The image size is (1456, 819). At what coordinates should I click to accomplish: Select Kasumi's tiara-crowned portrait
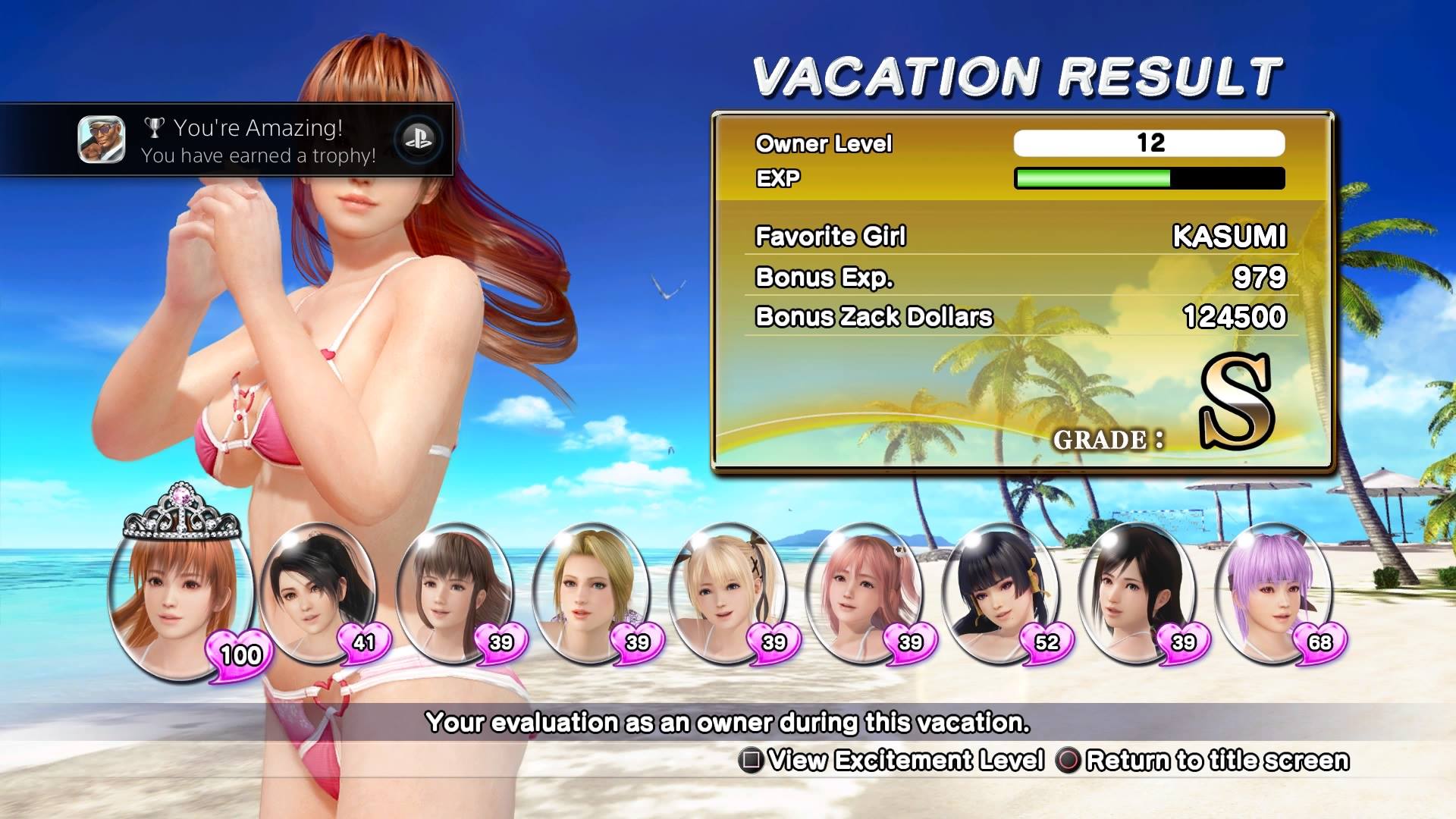pyautogui.click(x=179, y=599)
